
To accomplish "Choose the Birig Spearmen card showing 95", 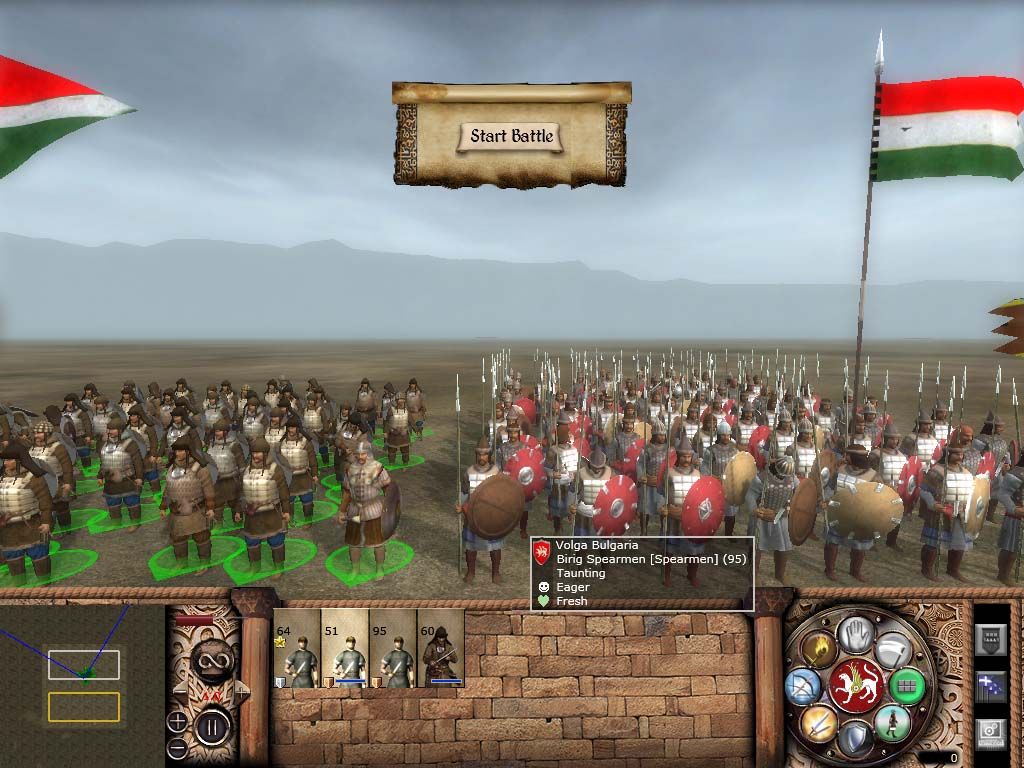I will click(393, 650).
